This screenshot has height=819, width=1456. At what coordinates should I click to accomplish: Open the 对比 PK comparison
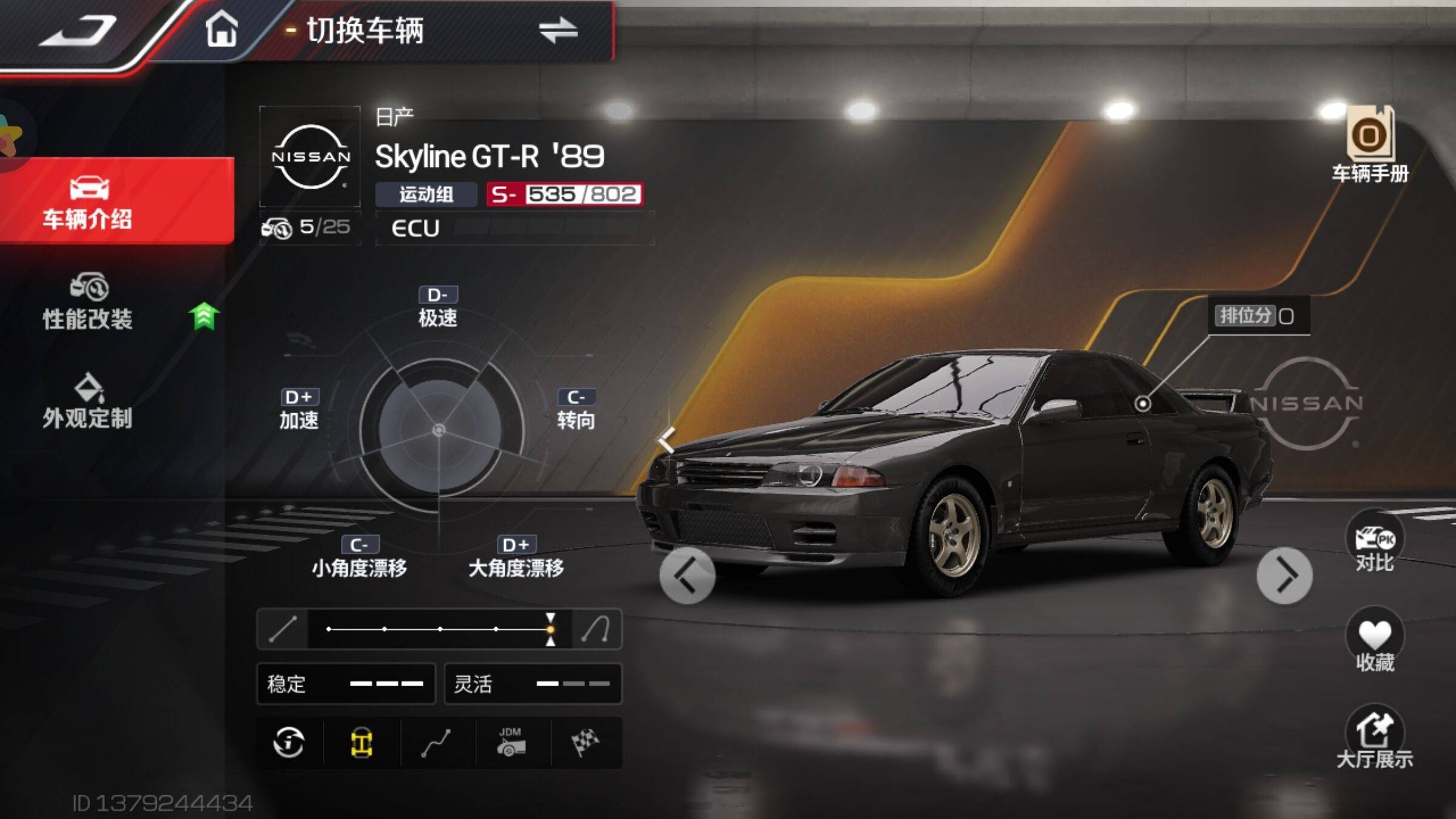[1375, 542]
